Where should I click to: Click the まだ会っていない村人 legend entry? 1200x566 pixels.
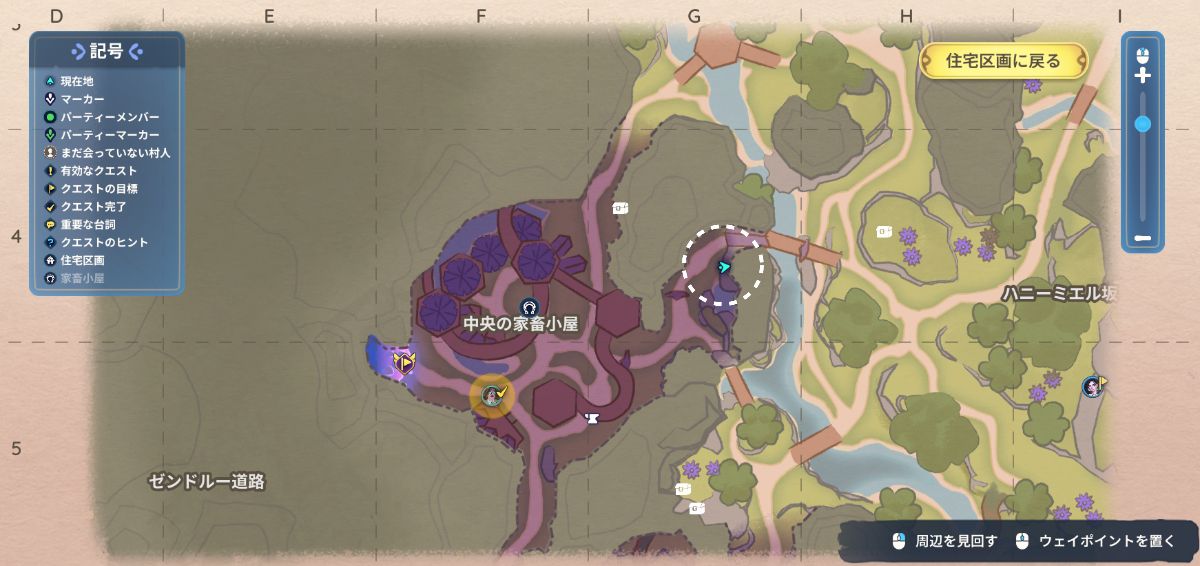pos(114,153)
